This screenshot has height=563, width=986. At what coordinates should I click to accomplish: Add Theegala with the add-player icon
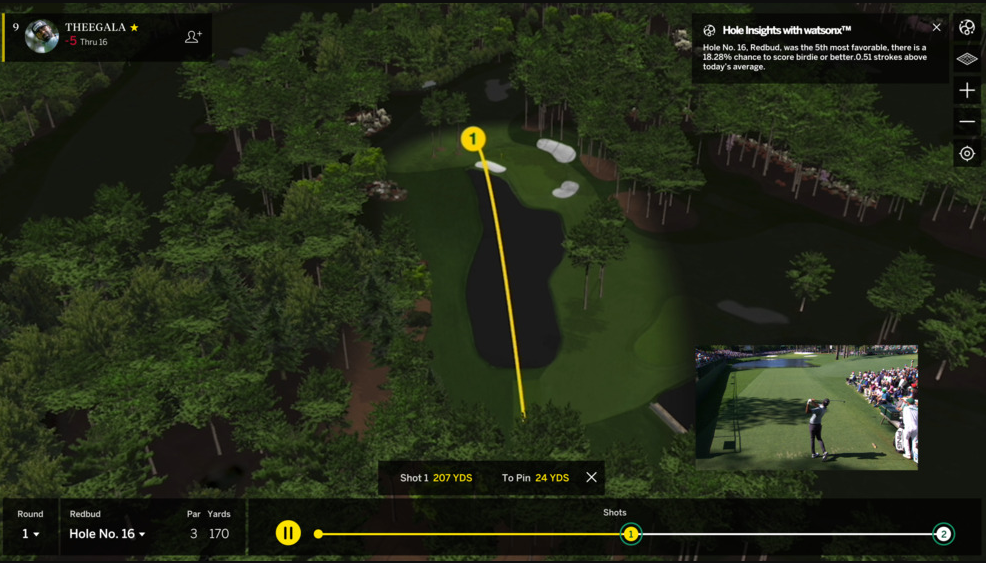193,37
